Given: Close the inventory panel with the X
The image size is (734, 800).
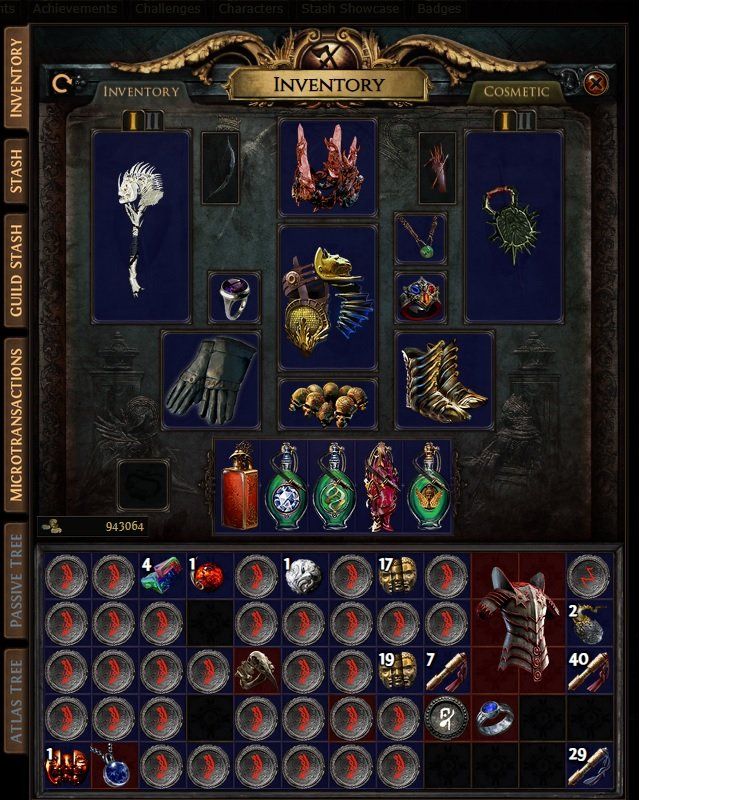Looking at the screenshot, I should 595,83.
